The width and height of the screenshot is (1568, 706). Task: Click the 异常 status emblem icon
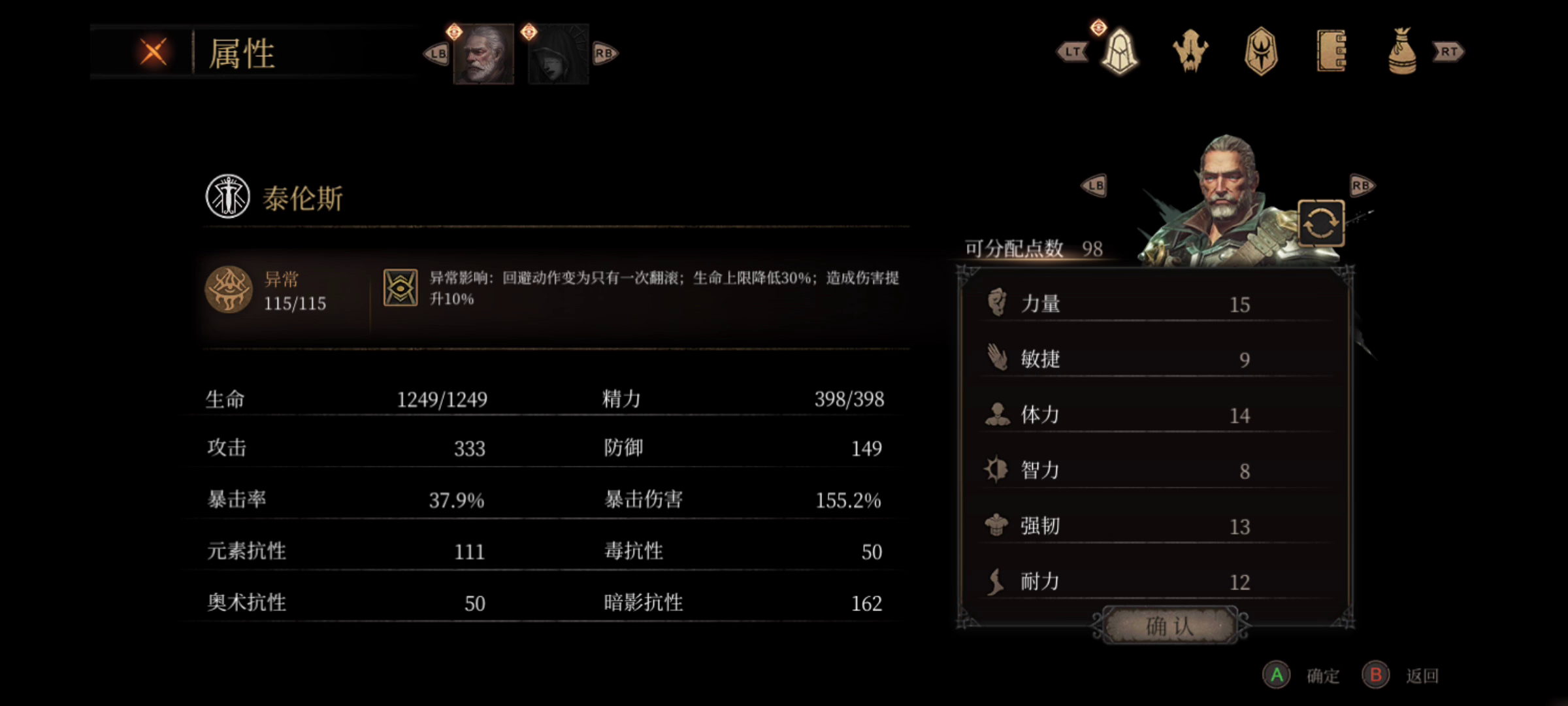(229, 290)
